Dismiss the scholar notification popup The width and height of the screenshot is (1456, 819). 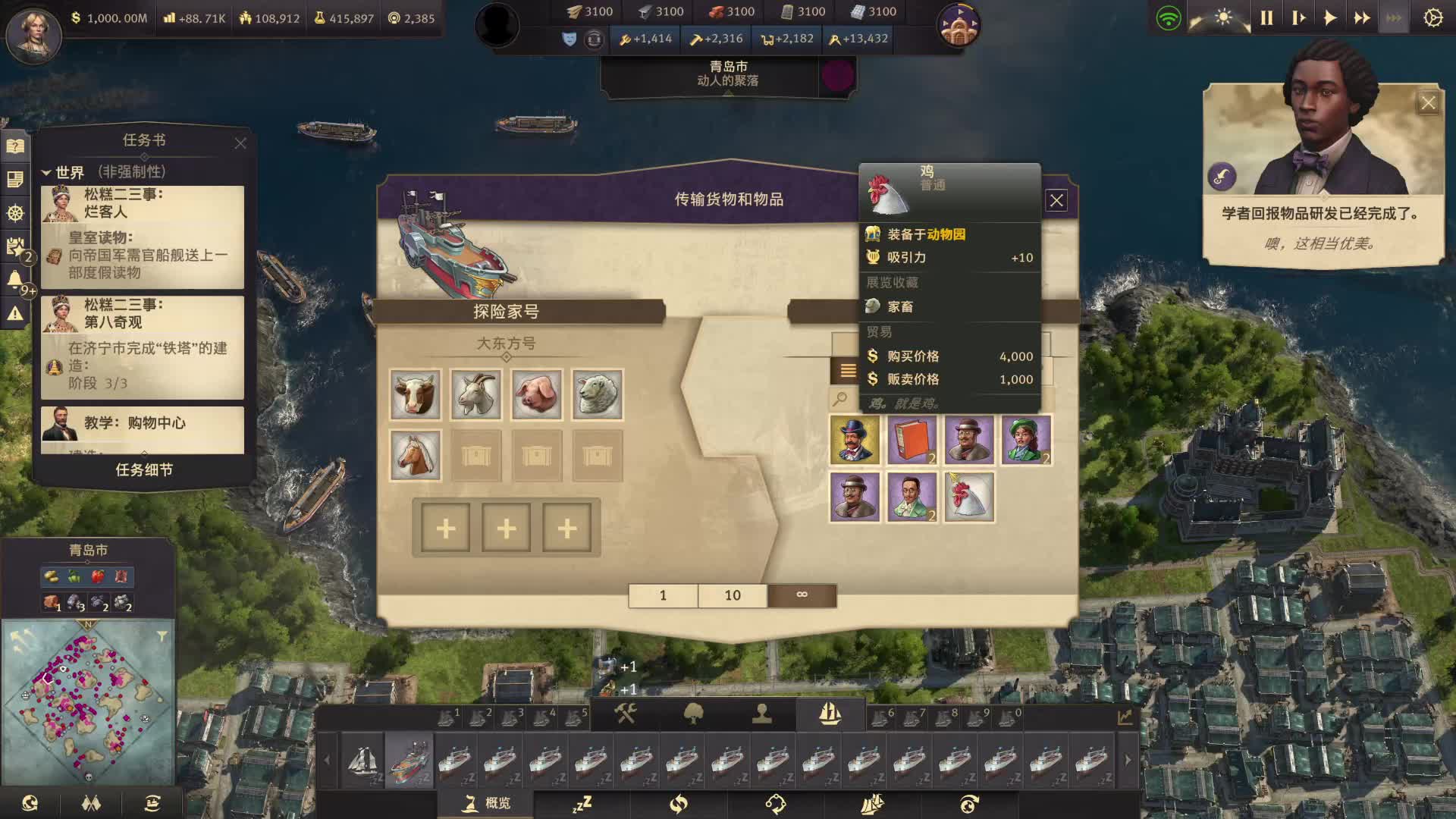[1428, 103]
